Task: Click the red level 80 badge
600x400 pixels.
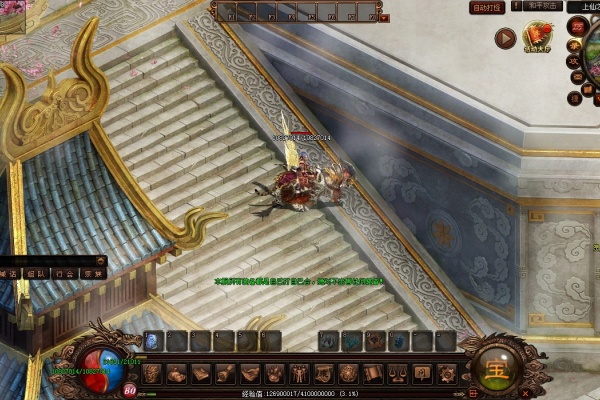Action: 131,390
